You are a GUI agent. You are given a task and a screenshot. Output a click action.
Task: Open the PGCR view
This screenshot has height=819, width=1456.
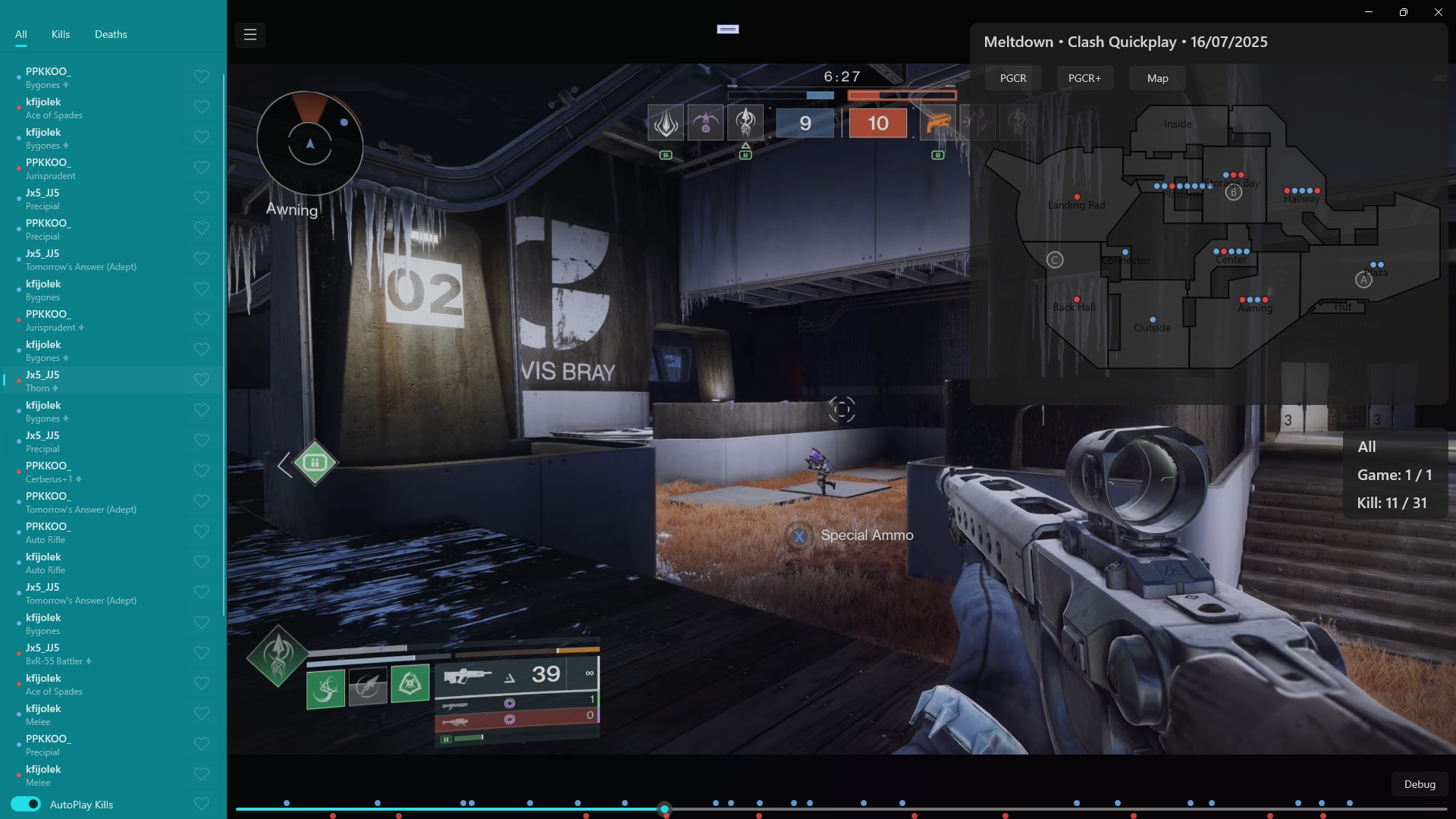1012,78
